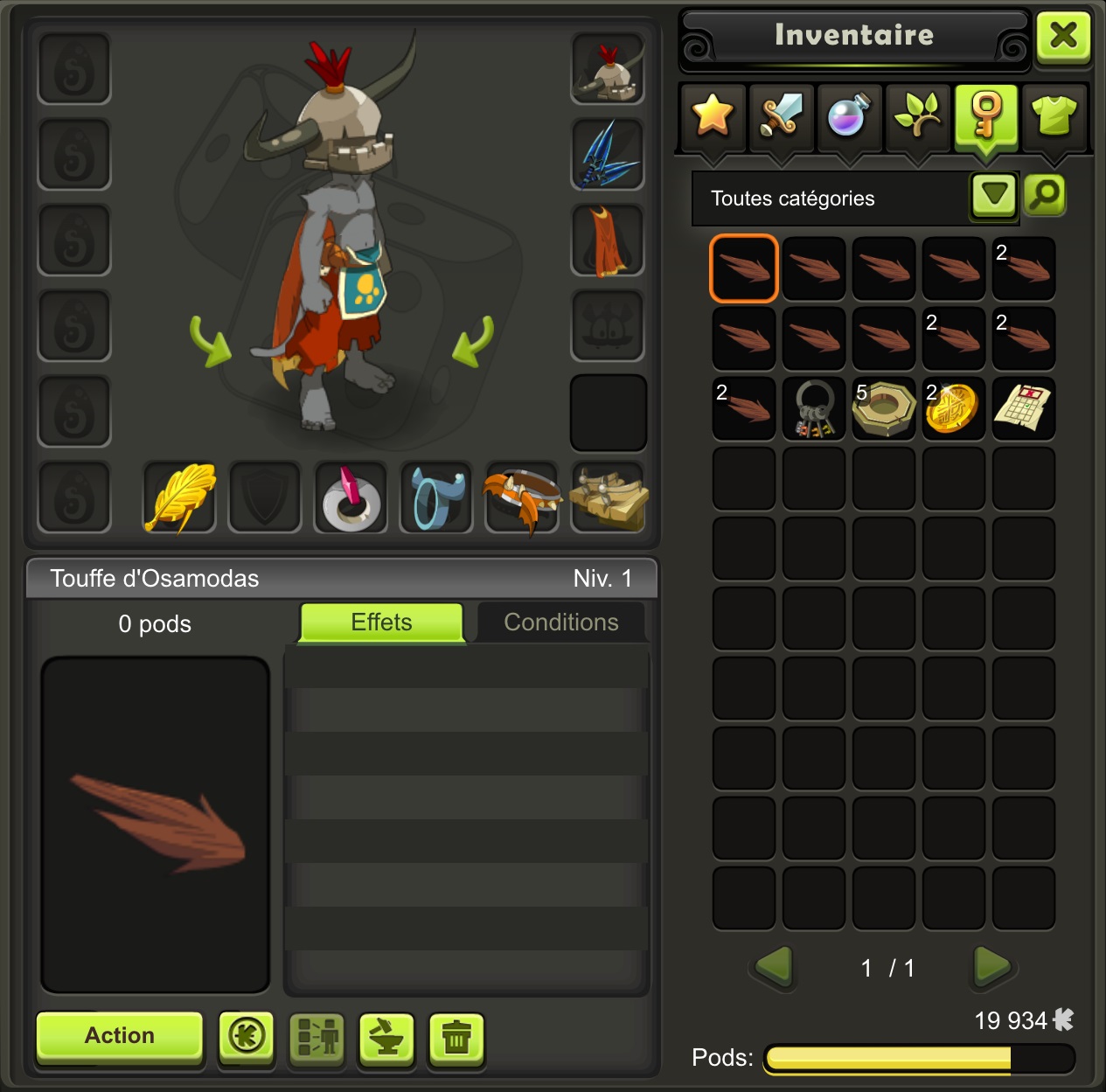Switch to the green shirt cosmetics tab

[x=1054, y=116]
